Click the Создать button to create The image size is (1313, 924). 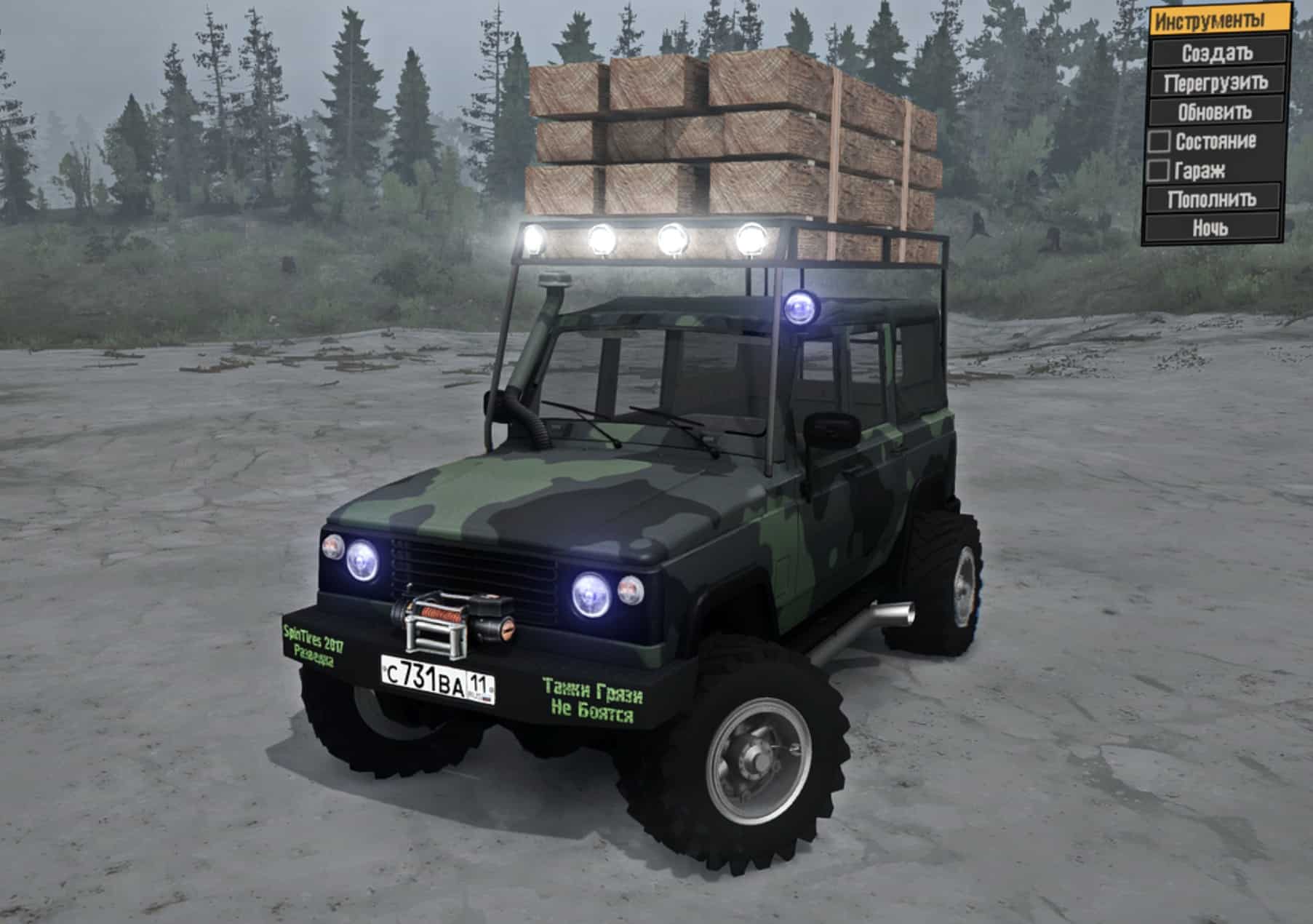1218,54
